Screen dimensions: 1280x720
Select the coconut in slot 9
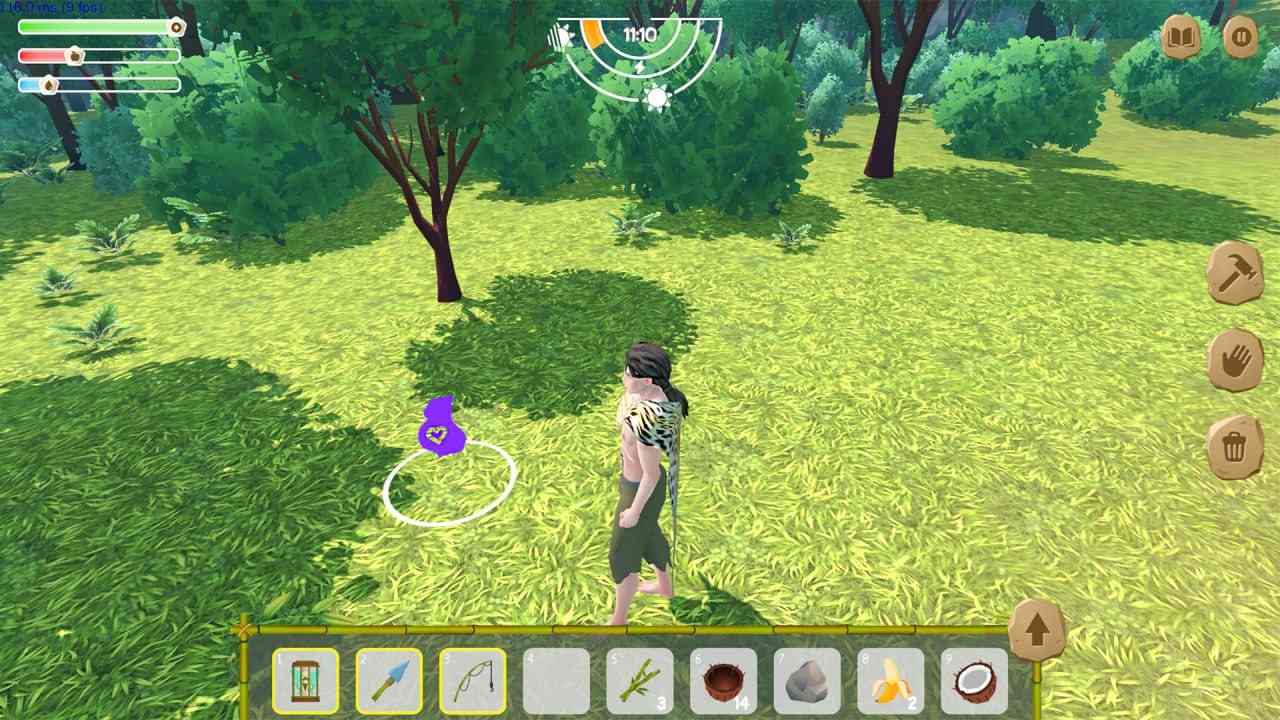point(974,682)
